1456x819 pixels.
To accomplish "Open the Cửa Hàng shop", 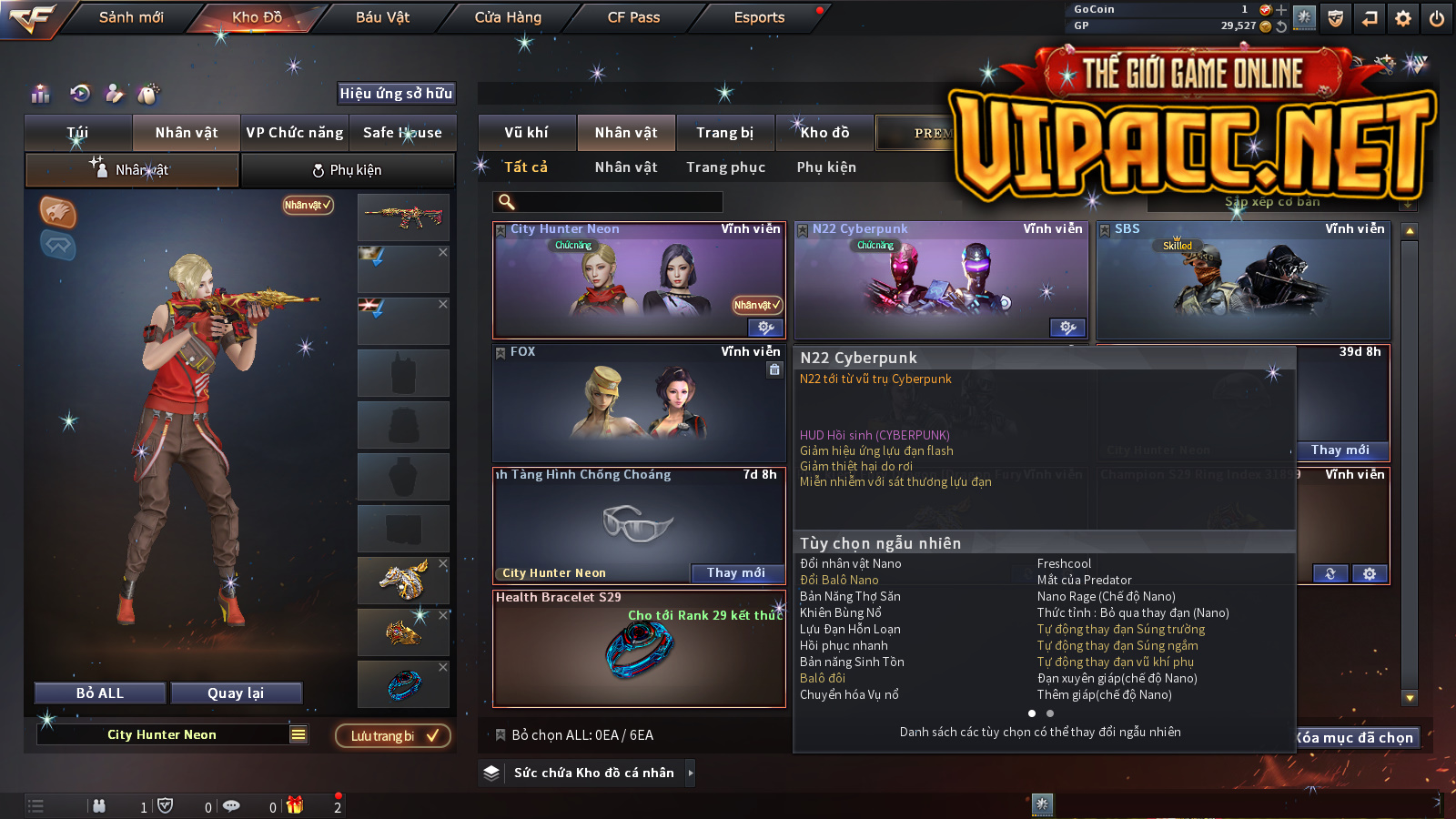I will coord(508,17).
